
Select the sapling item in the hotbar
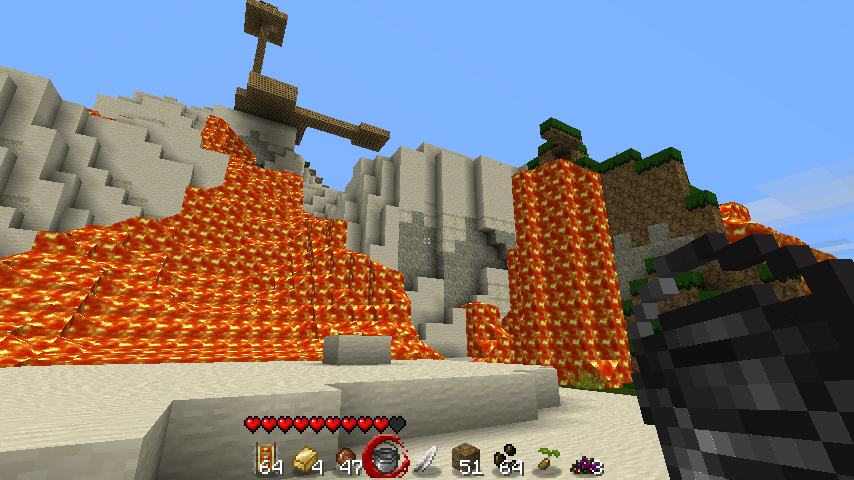click(x=545, y=460)
